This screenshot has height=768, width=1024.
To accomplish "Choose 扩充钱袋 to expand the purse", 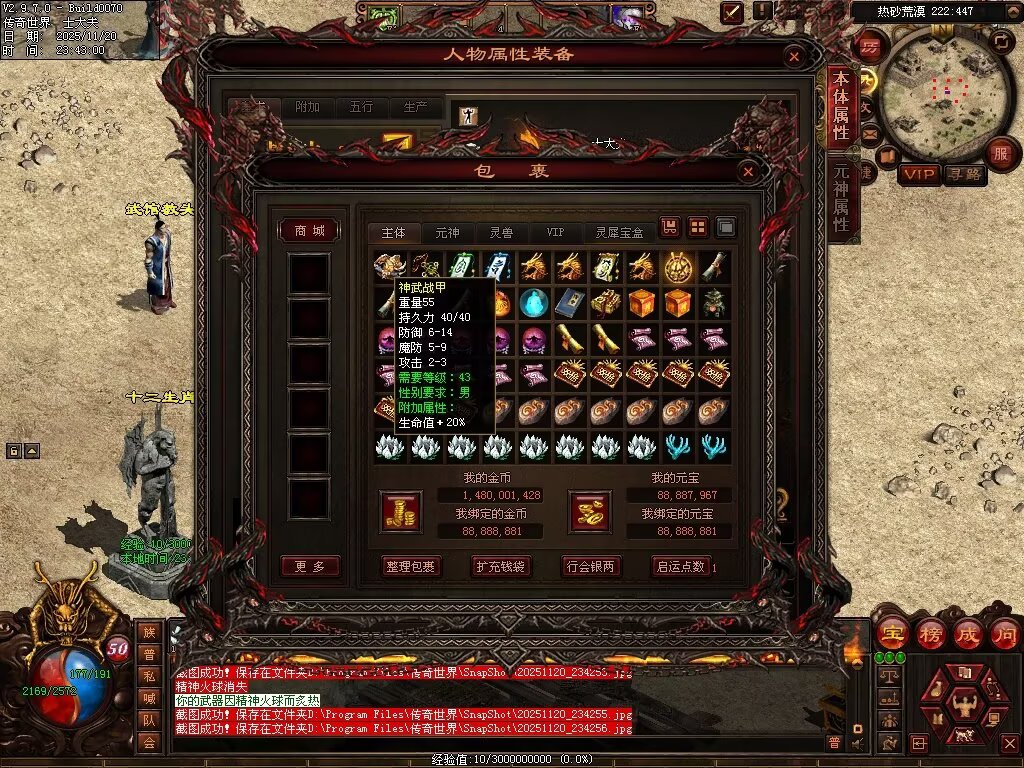I will pos(500,566).
